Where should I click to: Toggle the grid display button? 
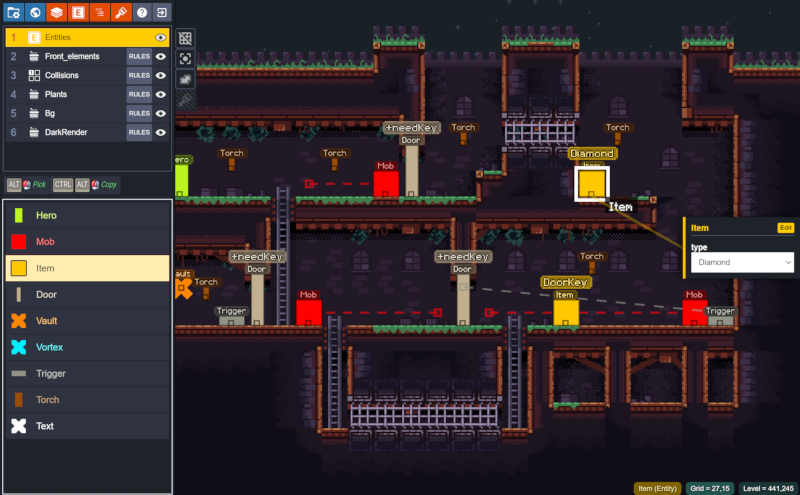(185, 38)
